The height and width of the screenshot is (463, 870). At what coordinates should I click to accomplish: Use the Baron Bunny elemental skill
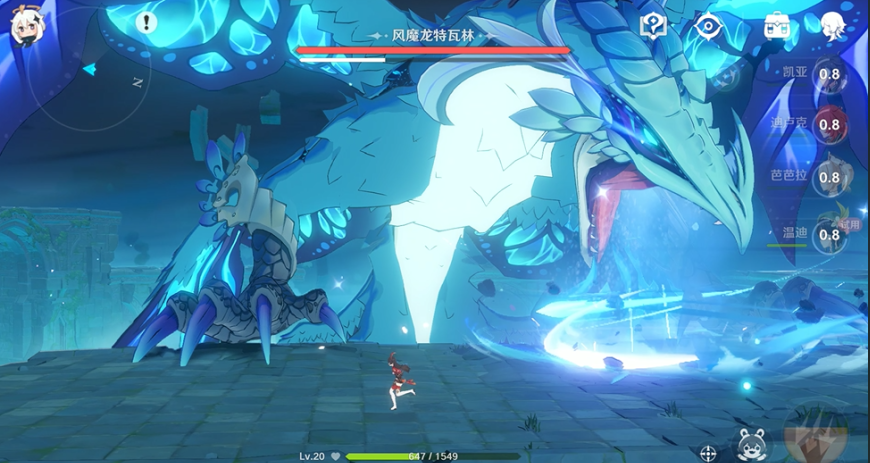(x=751, y=444)
